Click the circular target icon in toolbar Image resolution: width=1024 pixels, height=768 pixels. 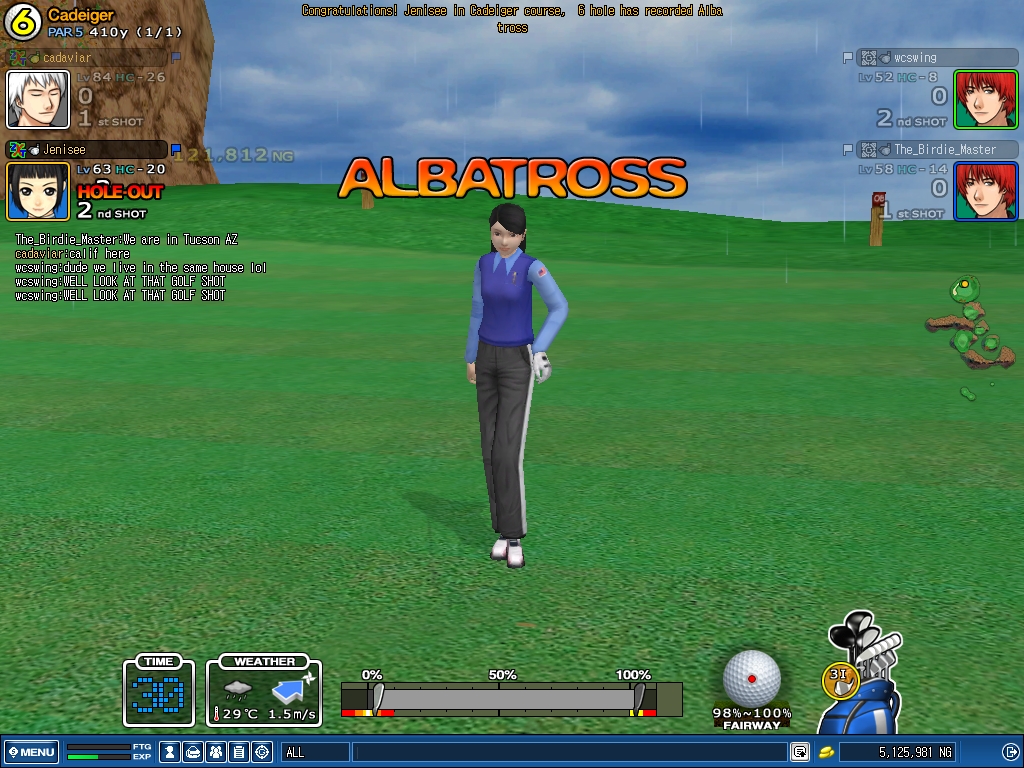262,752
